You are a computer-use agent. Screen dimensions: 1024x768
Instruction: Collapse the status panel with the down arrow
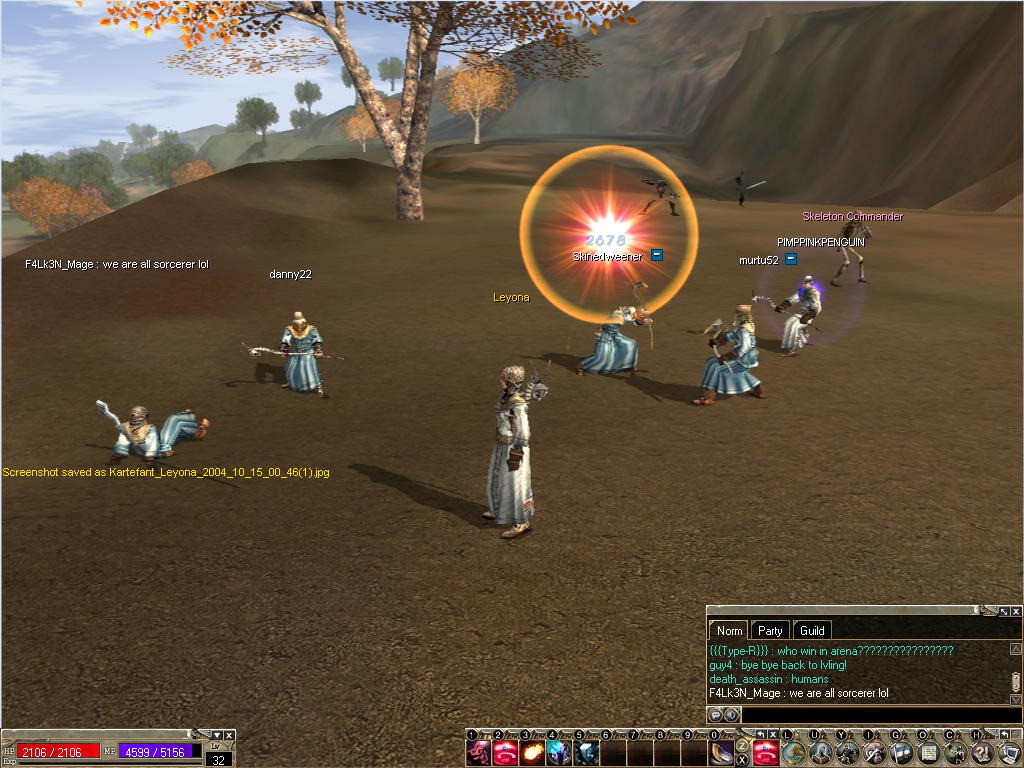click(x=217, y=735)
